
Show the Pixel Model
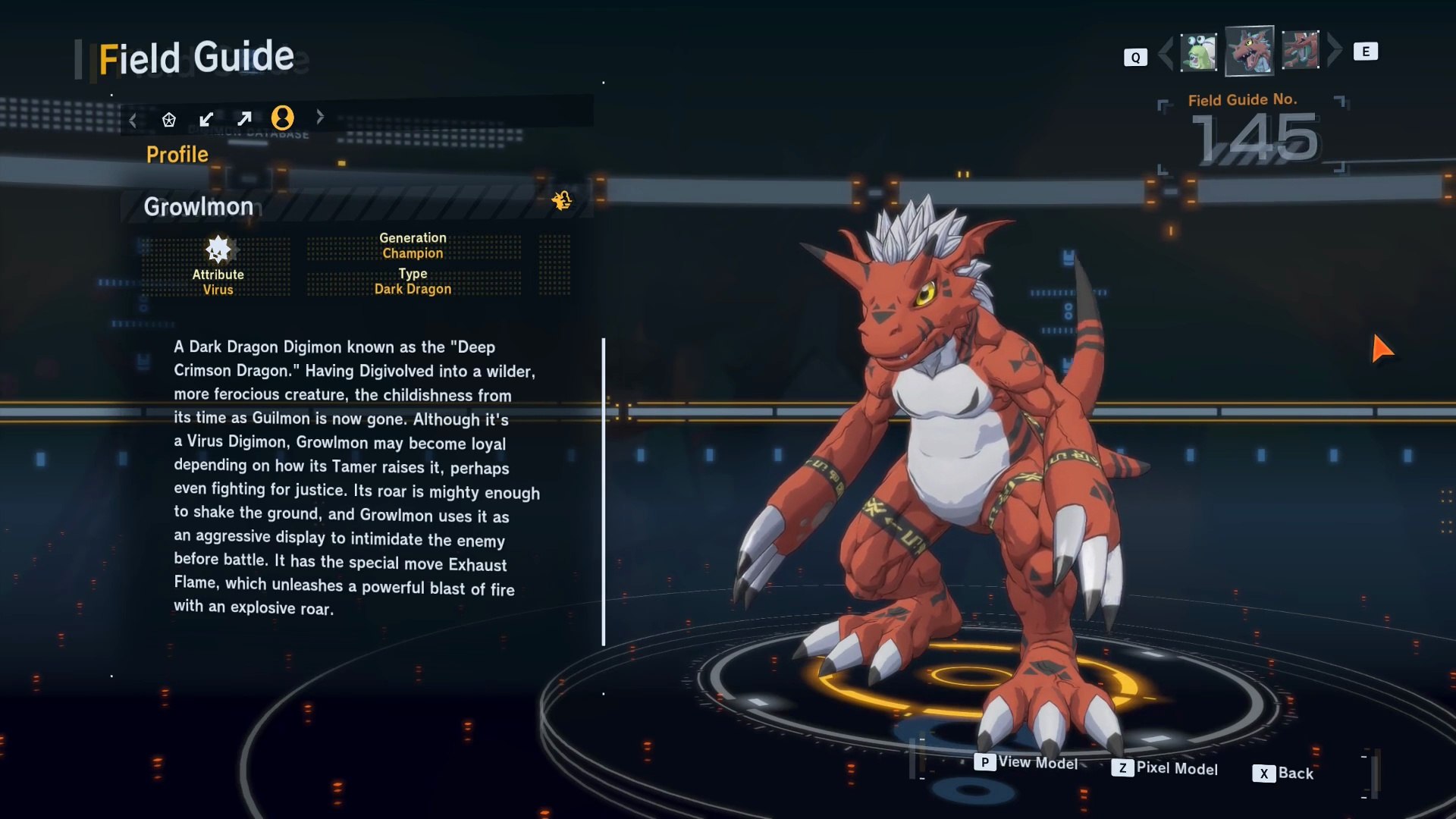pyautogui.click(x=1165, y=768)
